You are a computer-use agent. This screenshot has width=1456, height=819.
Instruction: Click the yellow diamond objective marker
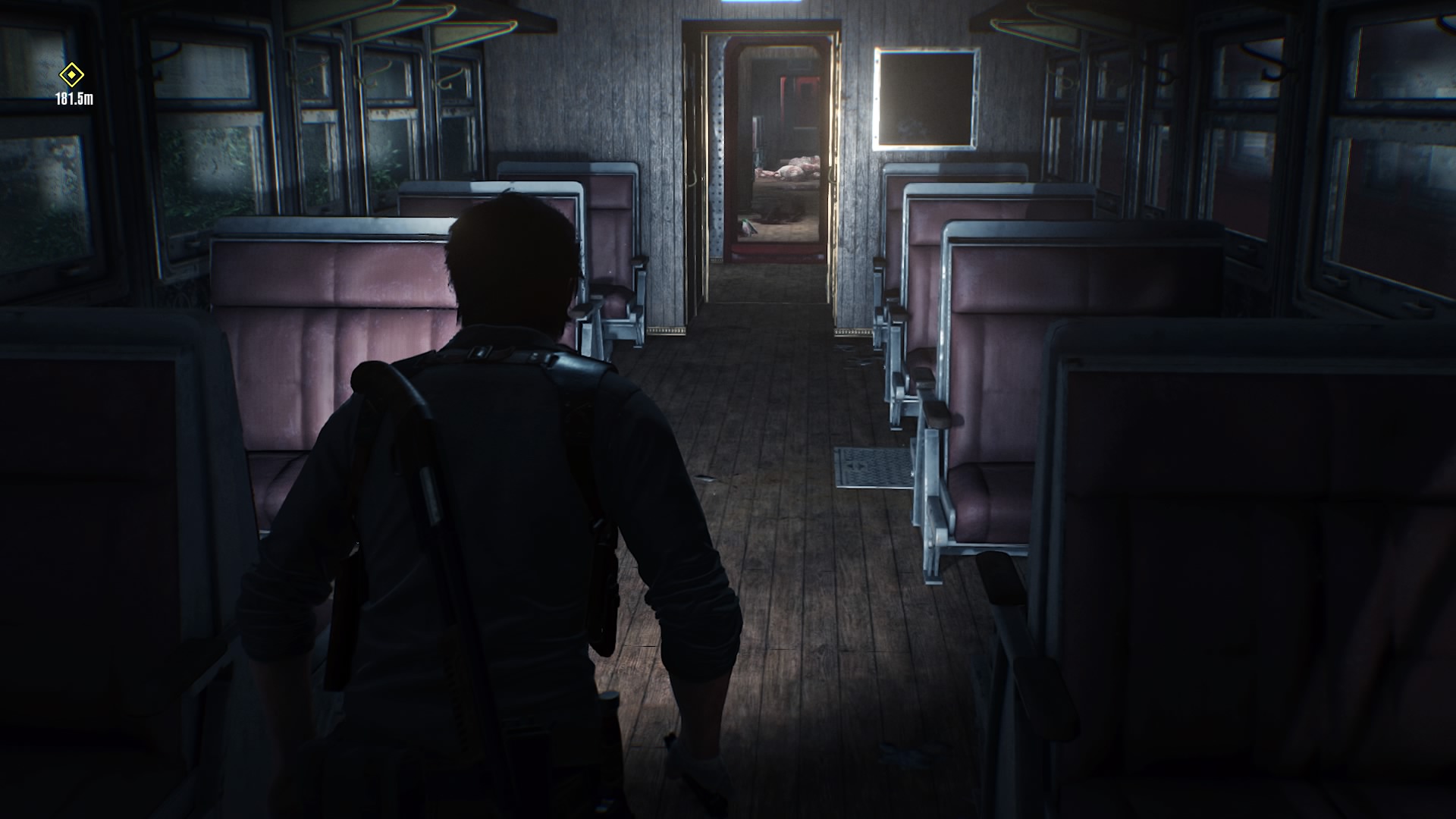(72, 75)
